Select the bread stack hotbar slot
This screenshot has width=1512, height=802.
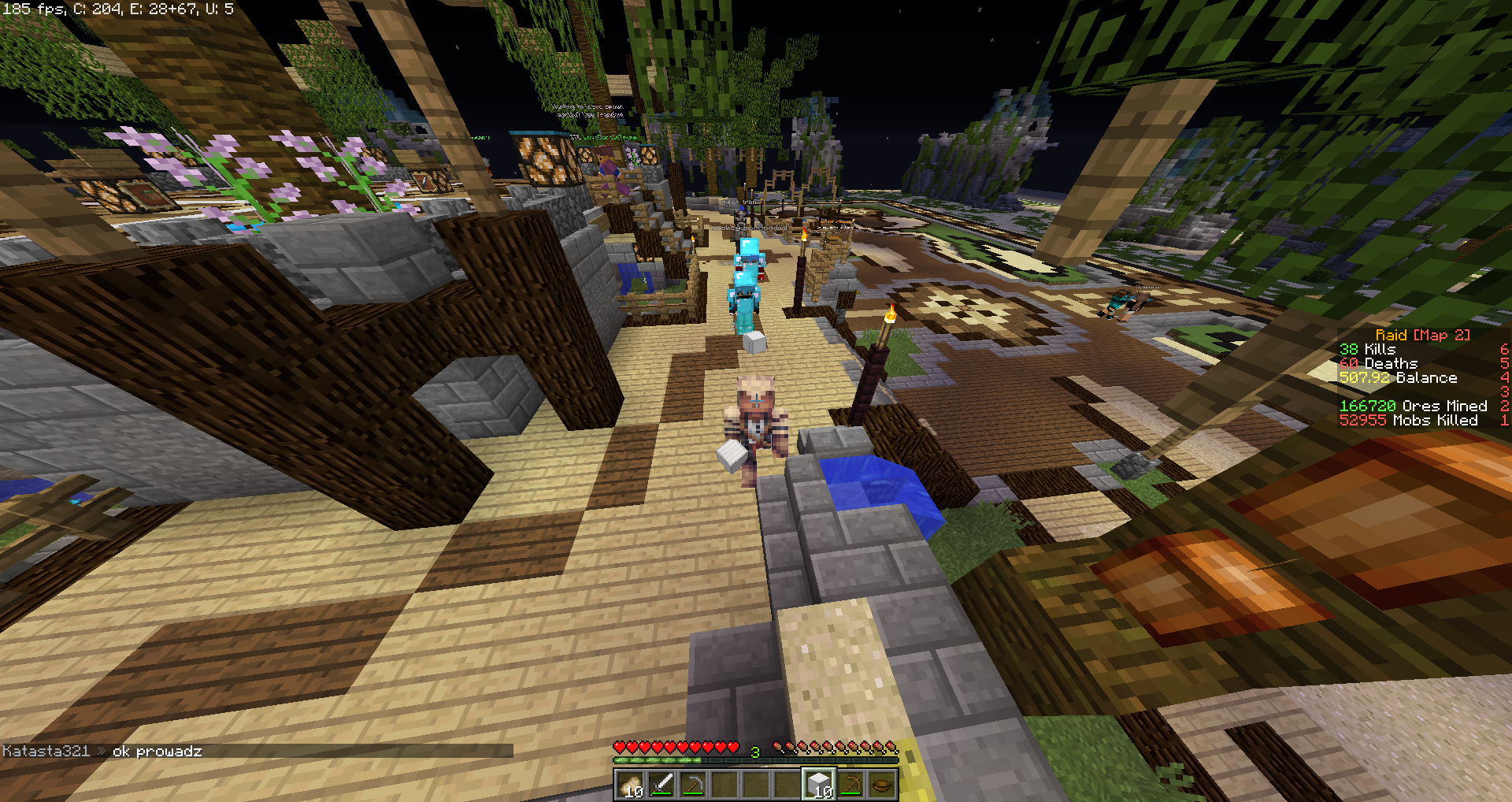click(x=630, y=785)
